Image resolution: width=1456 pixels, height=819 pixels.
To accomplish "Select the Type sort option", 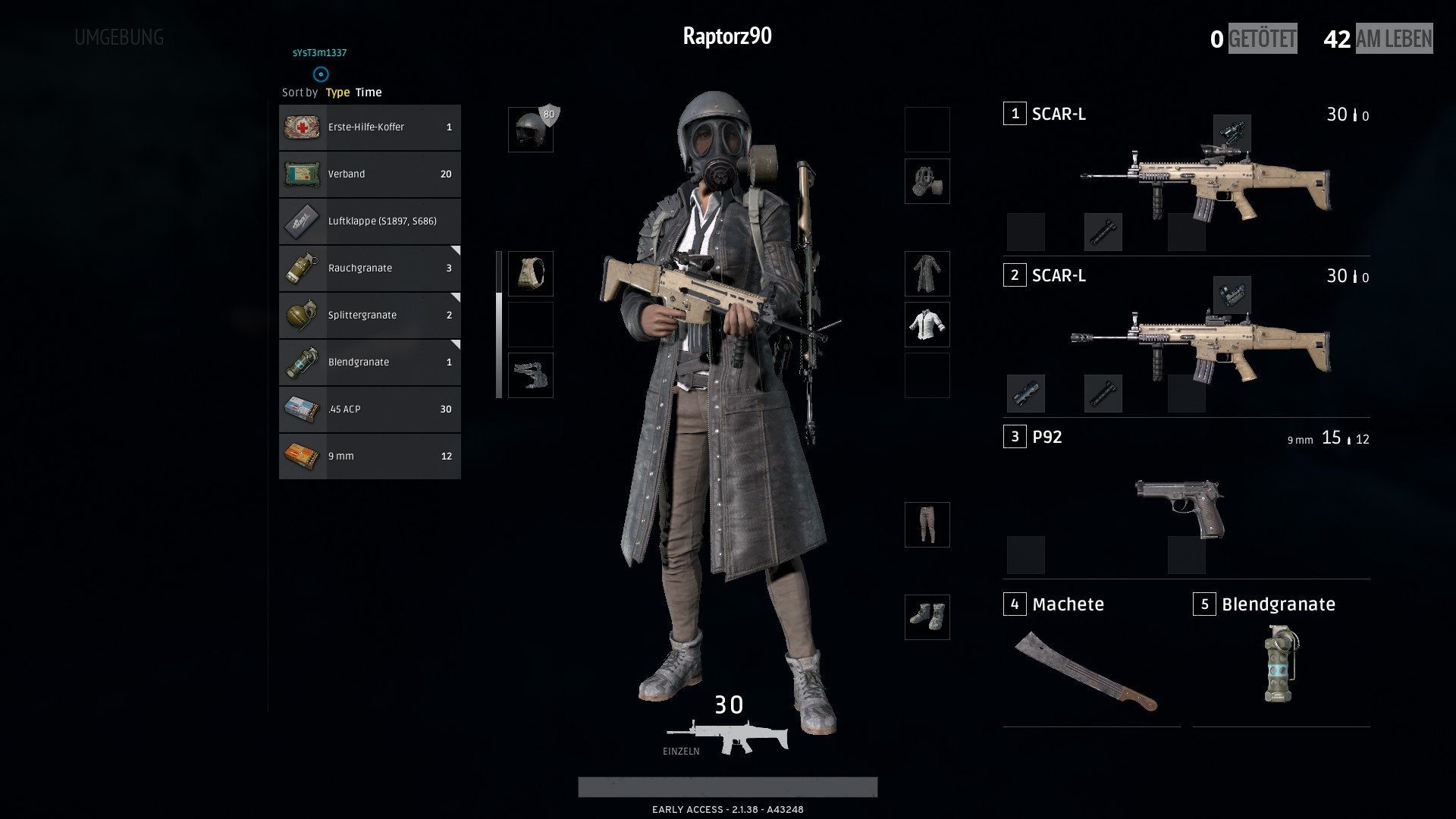I will point(336,92).
